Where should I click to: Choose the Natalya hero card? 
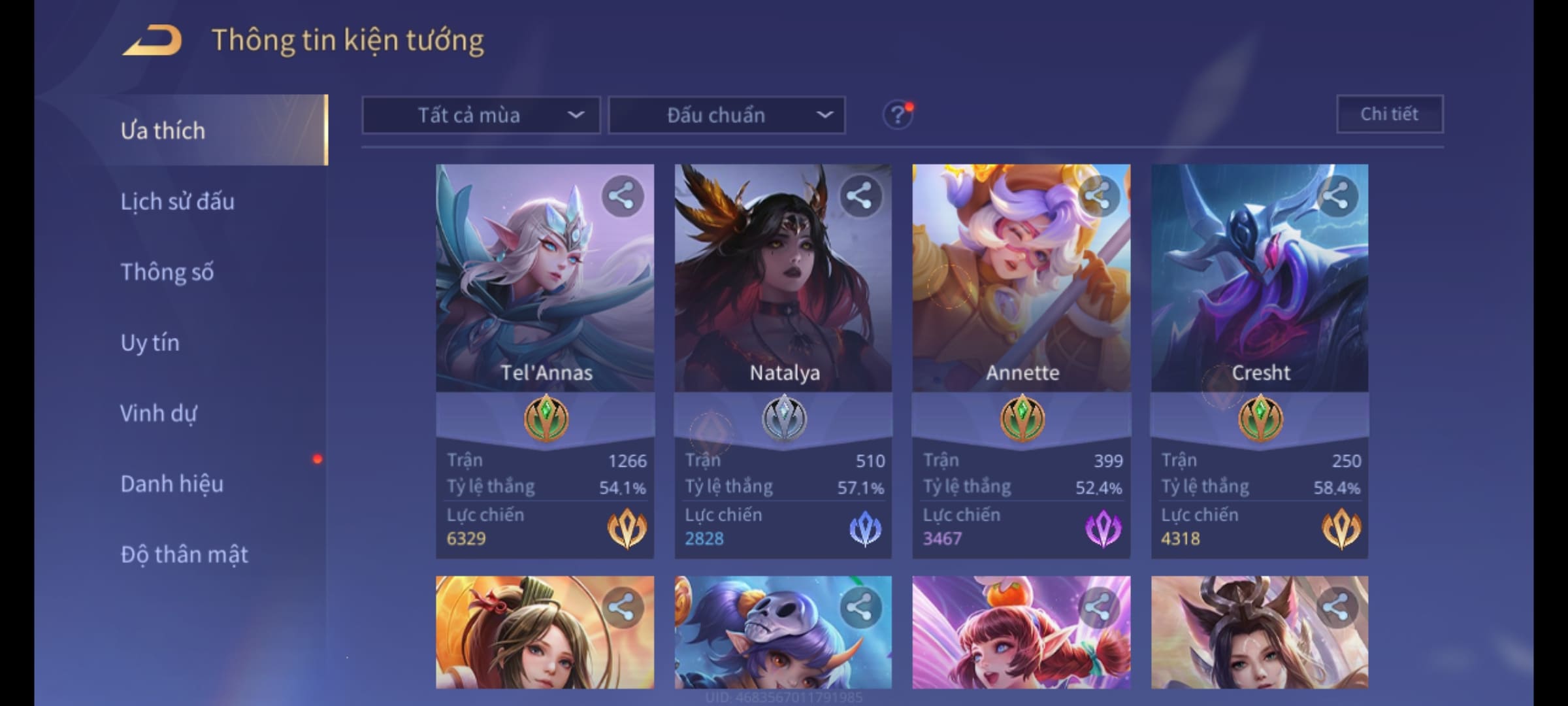pyautogui.click(x=783, y=294)
